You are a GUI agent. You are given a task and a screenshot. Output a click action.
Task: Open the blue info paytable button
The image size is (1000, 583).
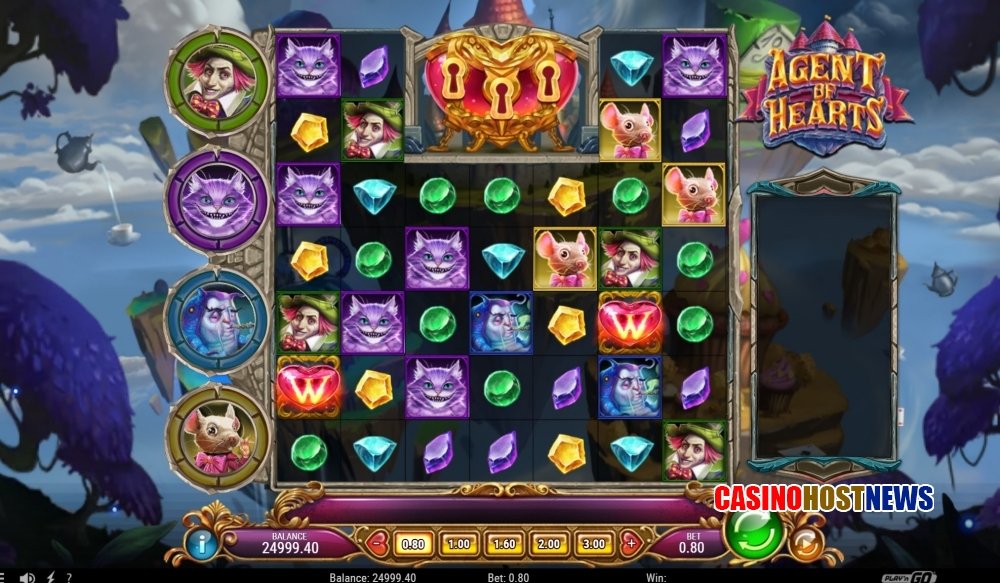point(205,545)
